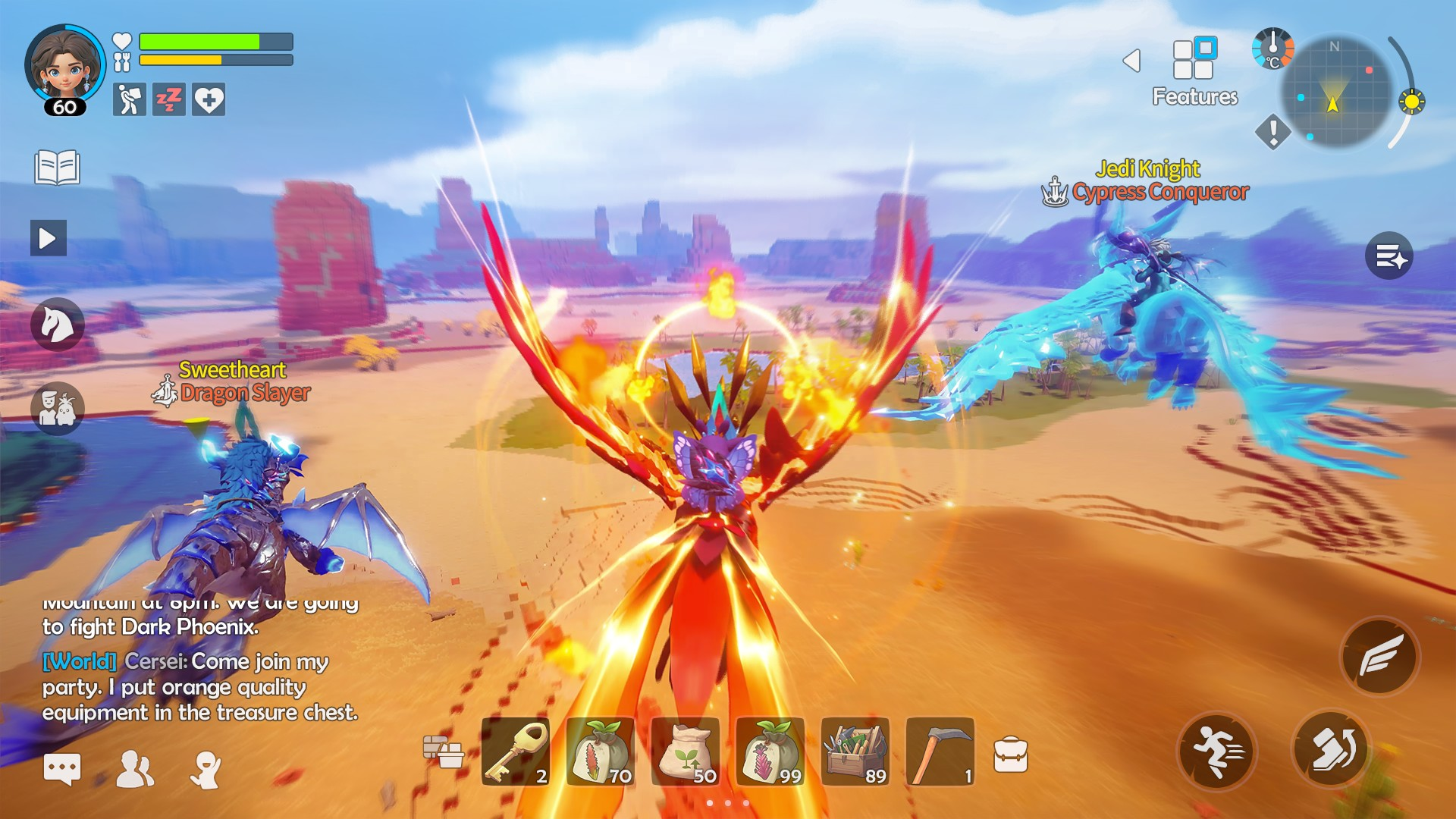The height and width of the screenshot is (819, 1456).
Task: Collapse the top bar with the left arrow
Action: (1131, 61)
